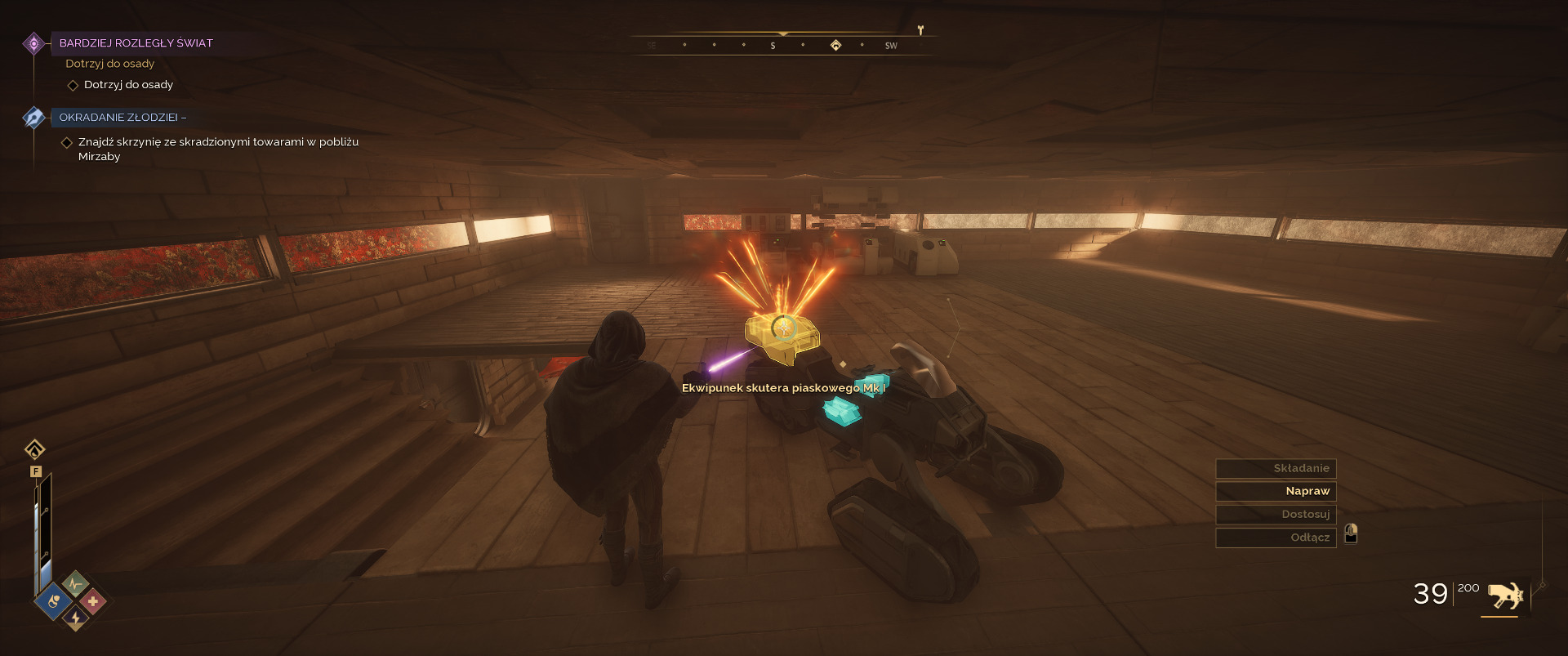
Task: Use the red healing cross icon
Action: point(92,602)
